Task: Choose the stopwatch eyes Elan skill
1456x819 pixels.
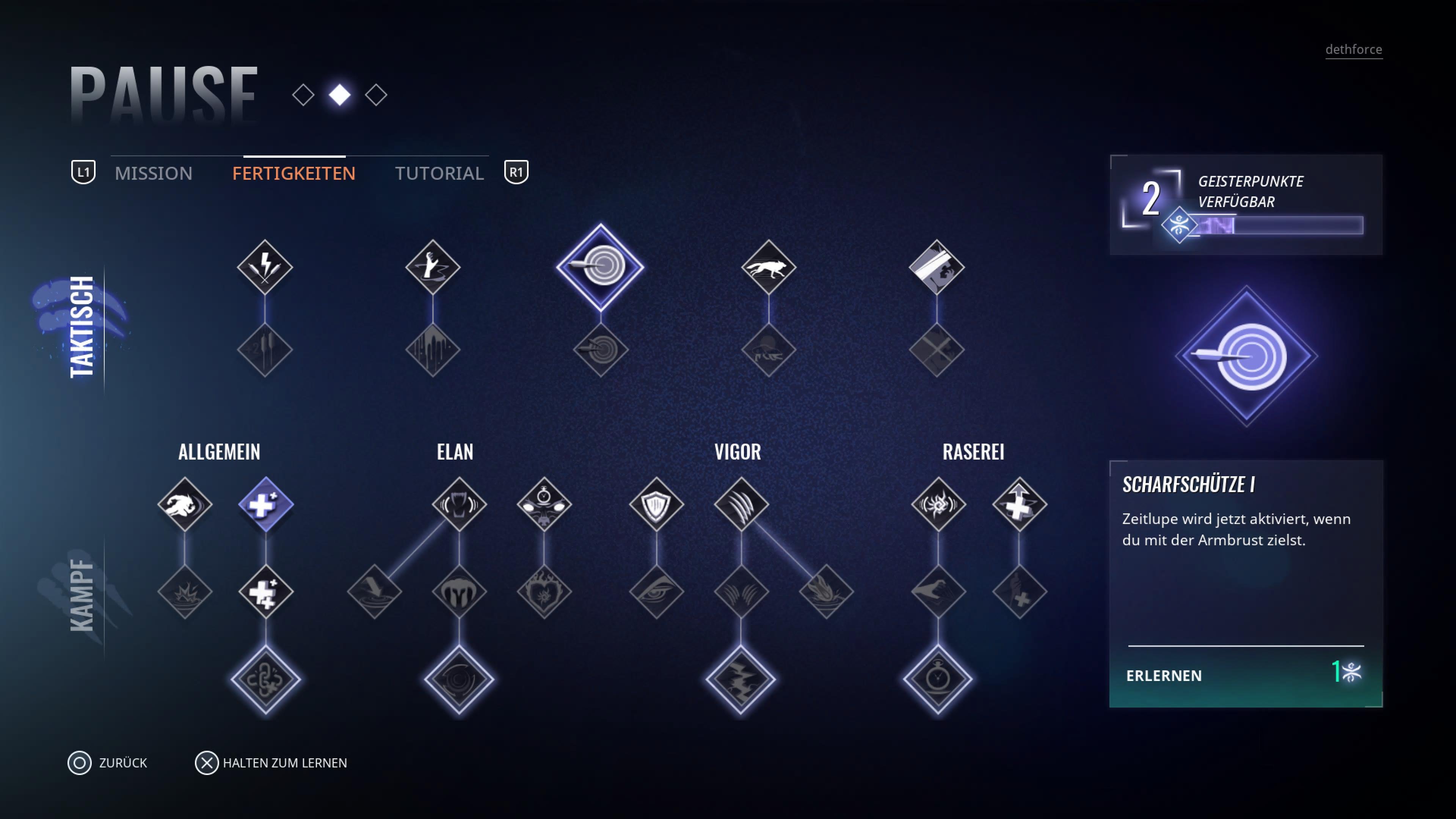Action: pos(544,504)
